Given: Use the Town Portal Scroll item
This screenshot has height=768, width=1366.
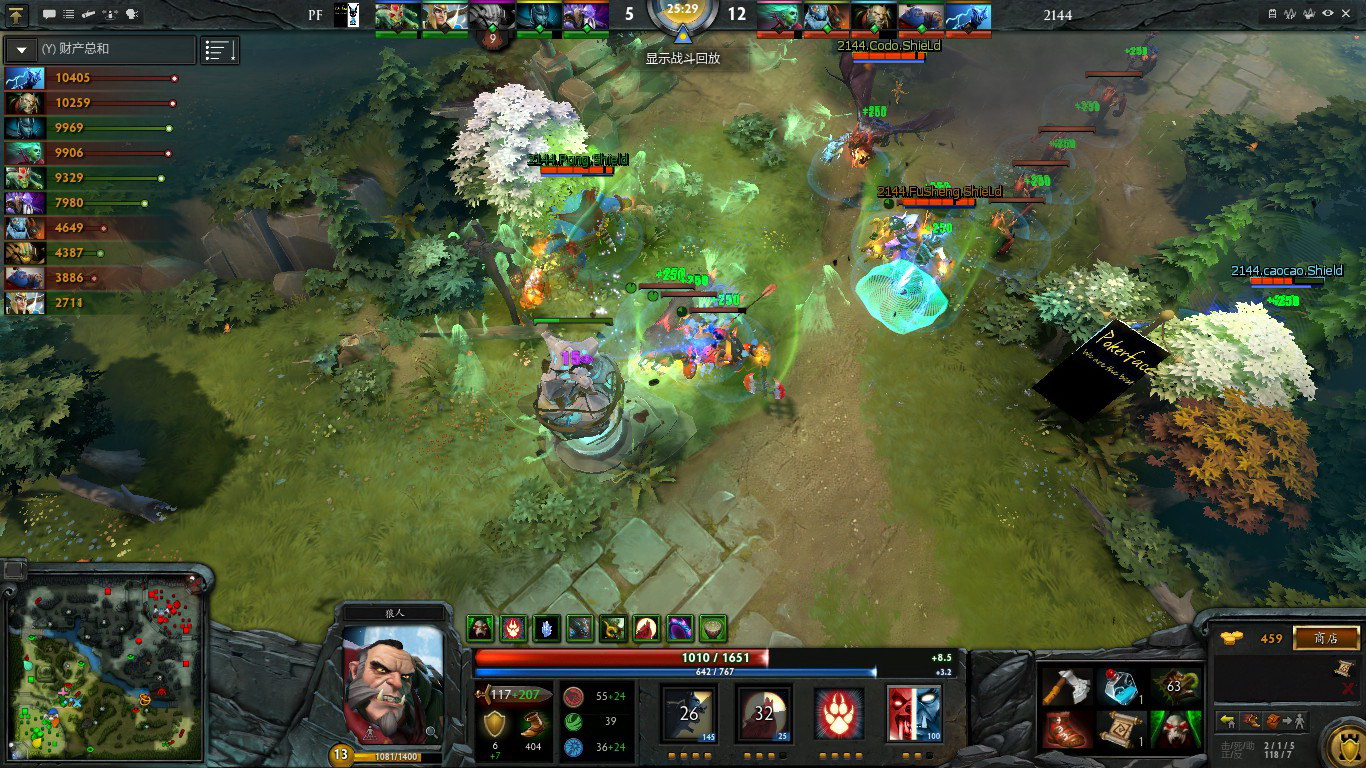Looking at the screenshot, I should pyautogui.click(x=1122, y=730).
